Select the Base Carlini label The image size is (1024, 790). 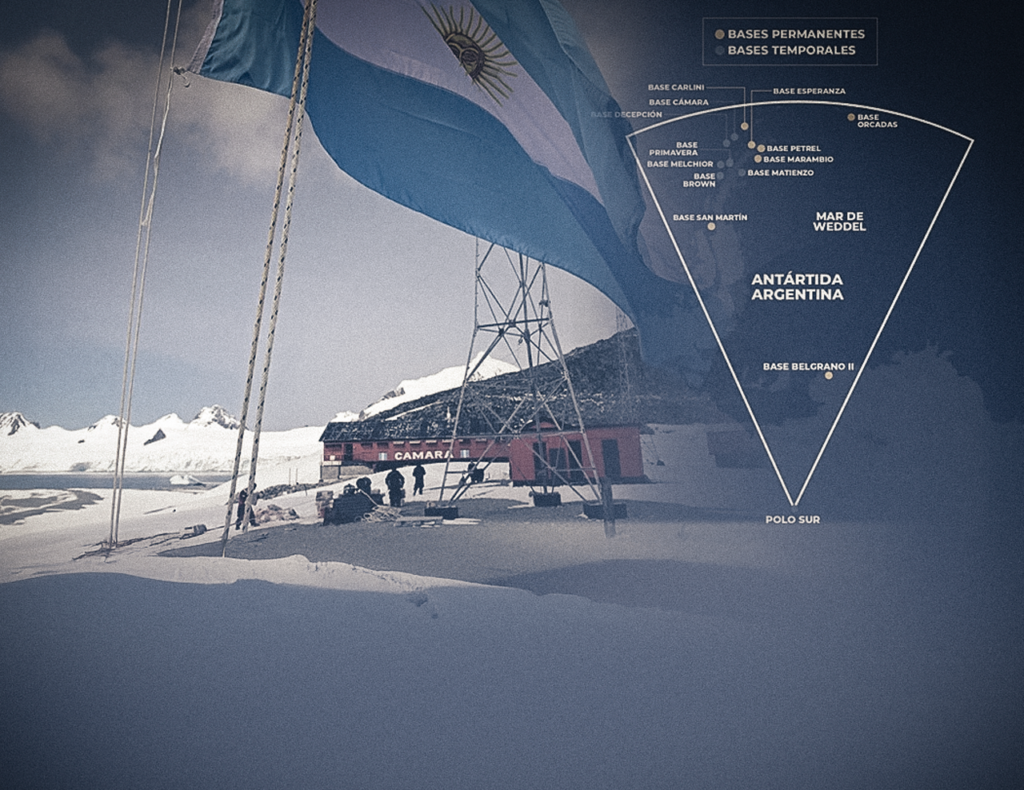pyautogui.click(x=676, y=87)
